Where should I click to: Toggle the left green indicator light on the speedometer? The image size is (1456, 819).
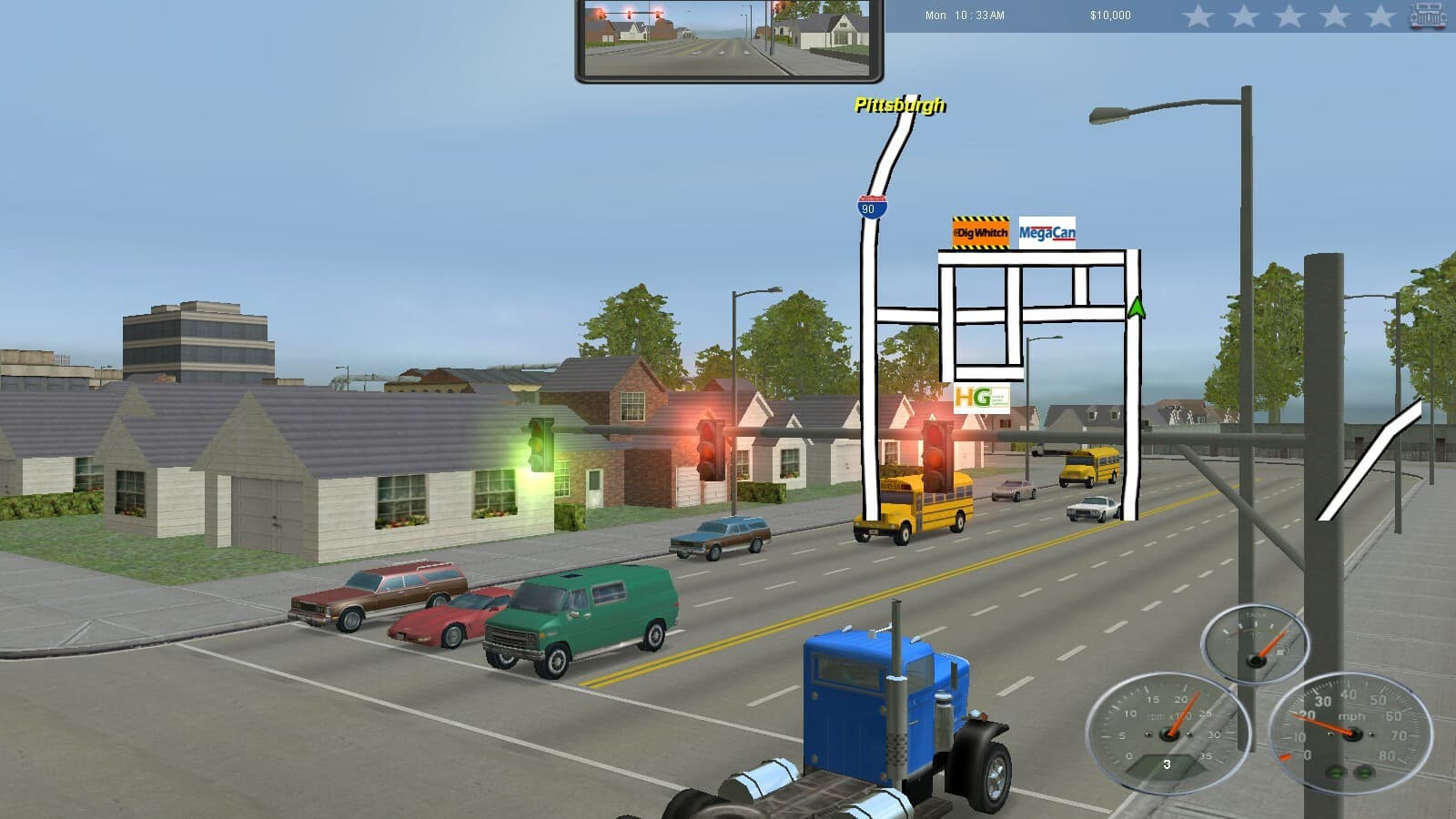pos(1337,773)
